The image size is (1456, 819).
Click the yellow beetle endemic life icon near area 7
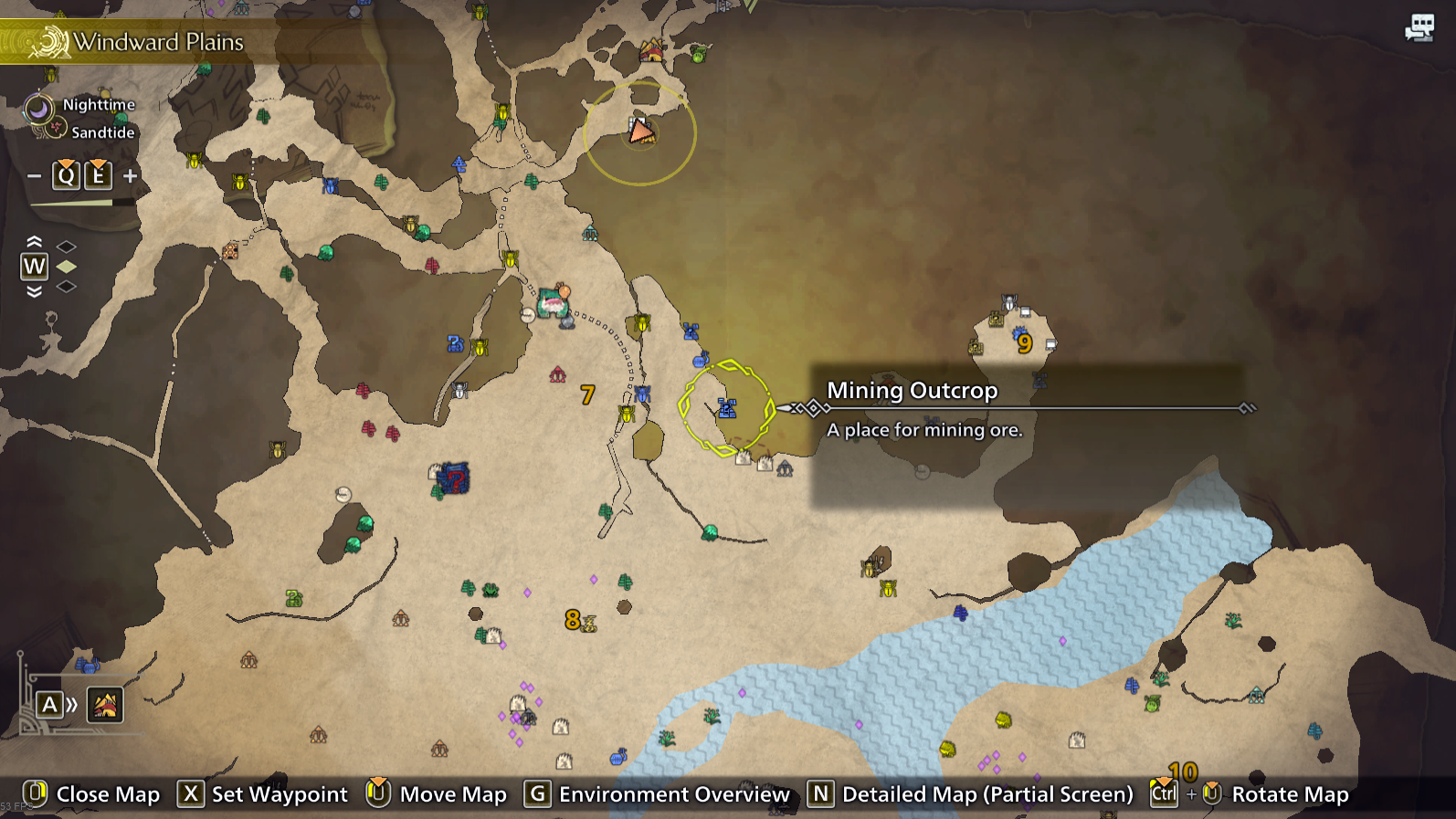[628, 415]
